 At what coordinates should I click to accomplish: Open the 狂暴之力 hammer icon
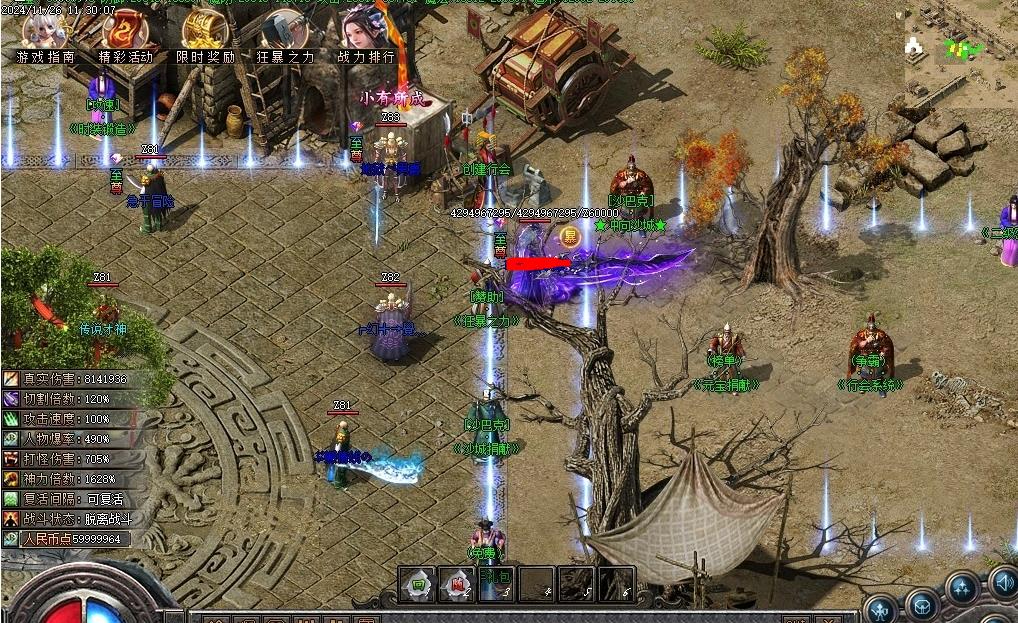(285, 34)
